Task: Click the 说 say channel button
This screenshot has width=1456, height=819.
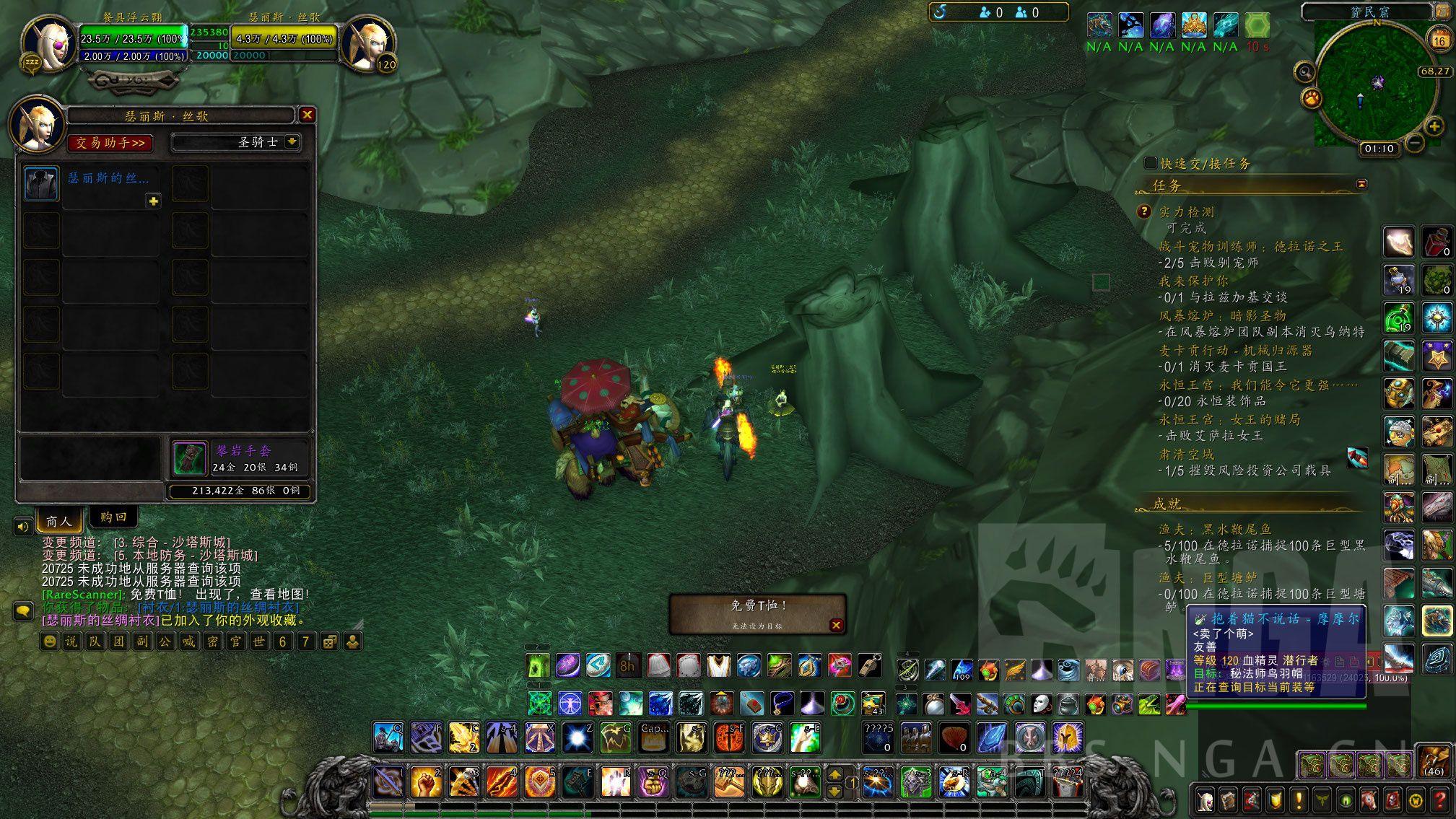Action: [72, 641]
